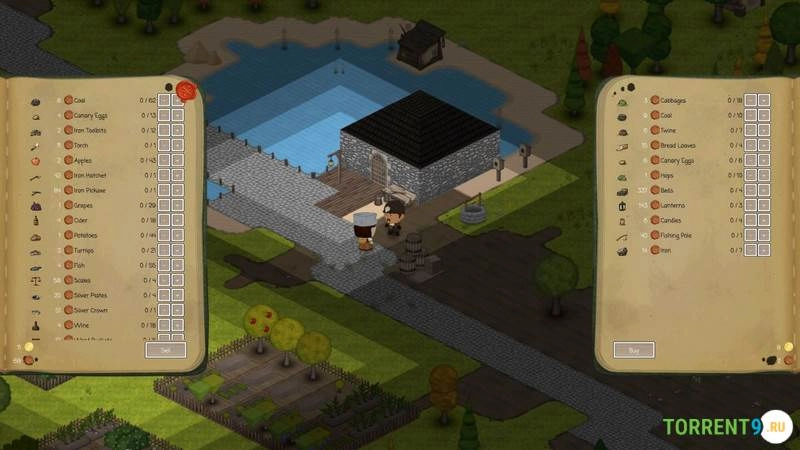Add one Twine to the purchase
800x450 pixels.
(x=764, y=130)
